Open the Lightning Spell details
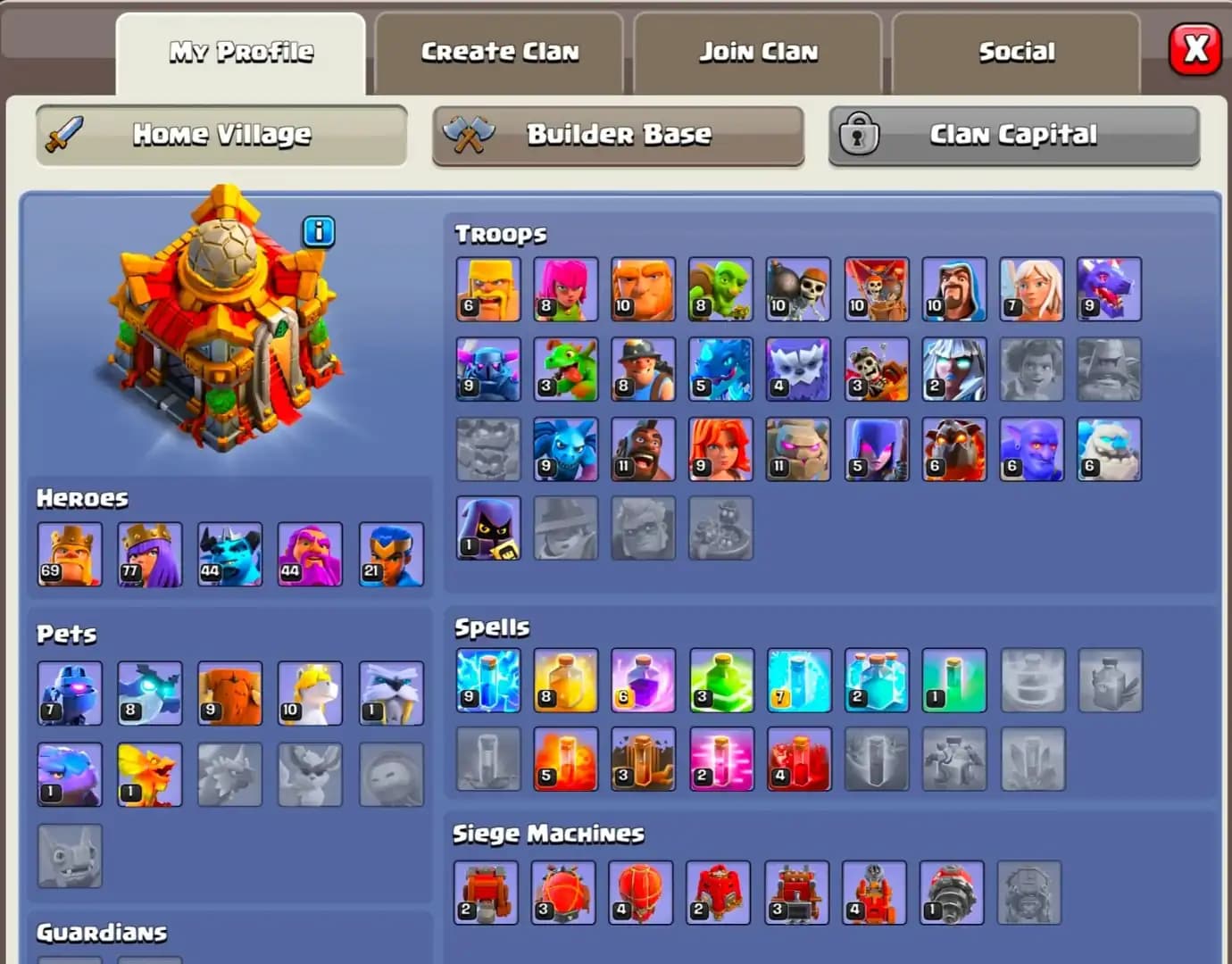Image resolution: width=1232 pixels, height=964 pixels. coord(488,682)
